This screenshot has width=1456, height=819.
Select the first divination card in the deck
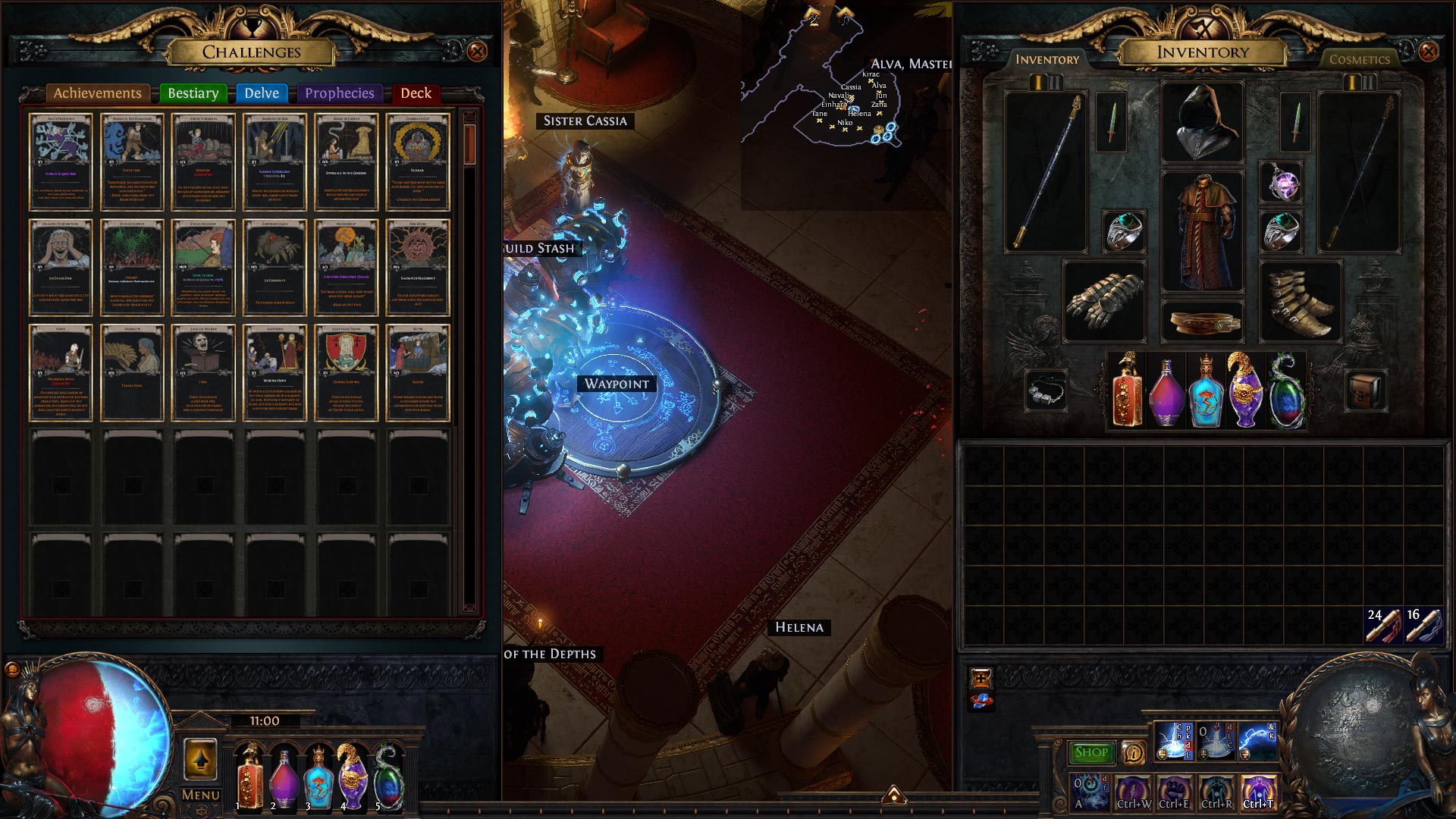[61, 162]
